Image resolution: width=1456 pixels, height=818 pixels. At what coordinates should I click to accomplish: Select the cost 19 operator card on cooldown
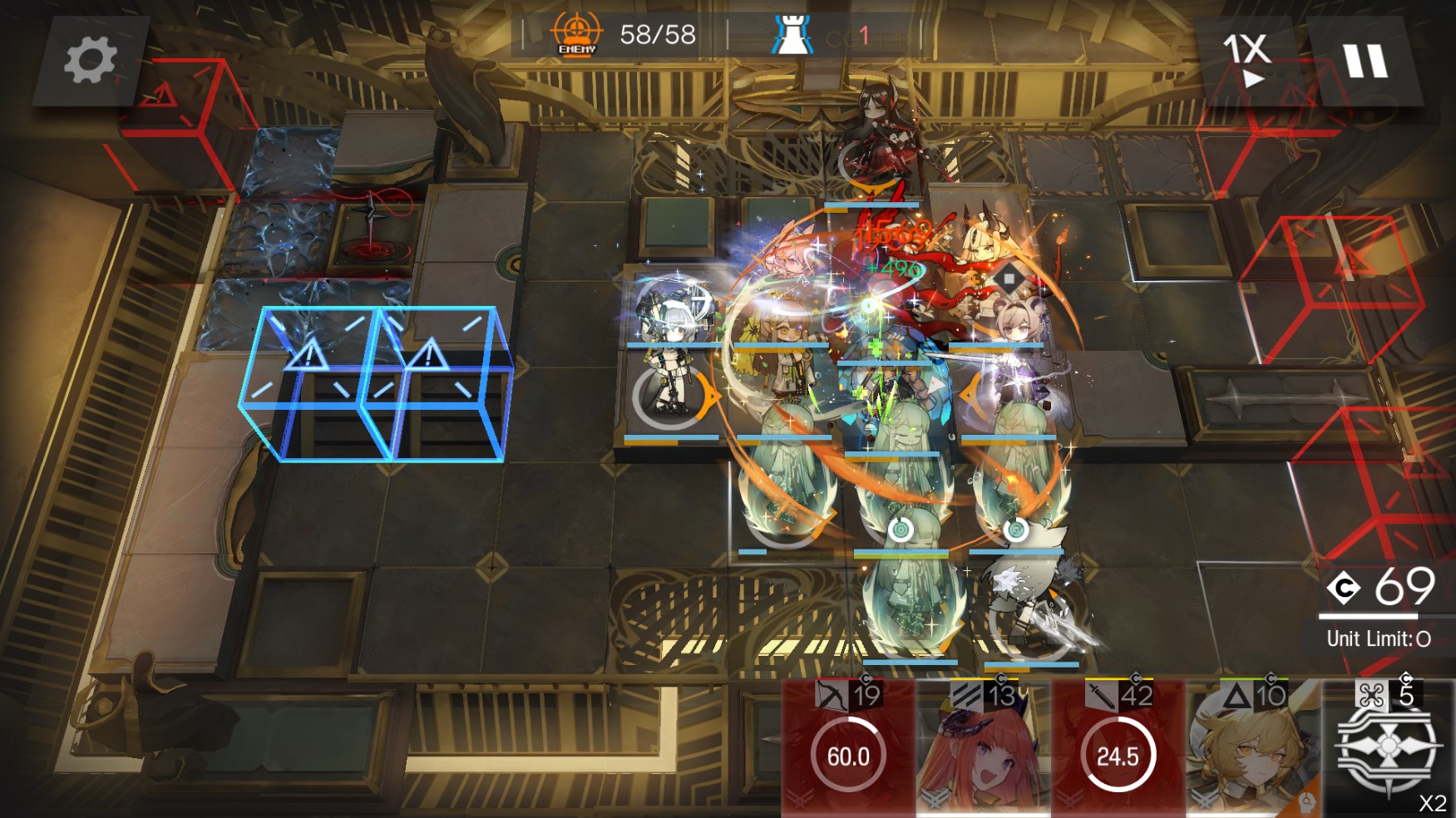(847, 748)
